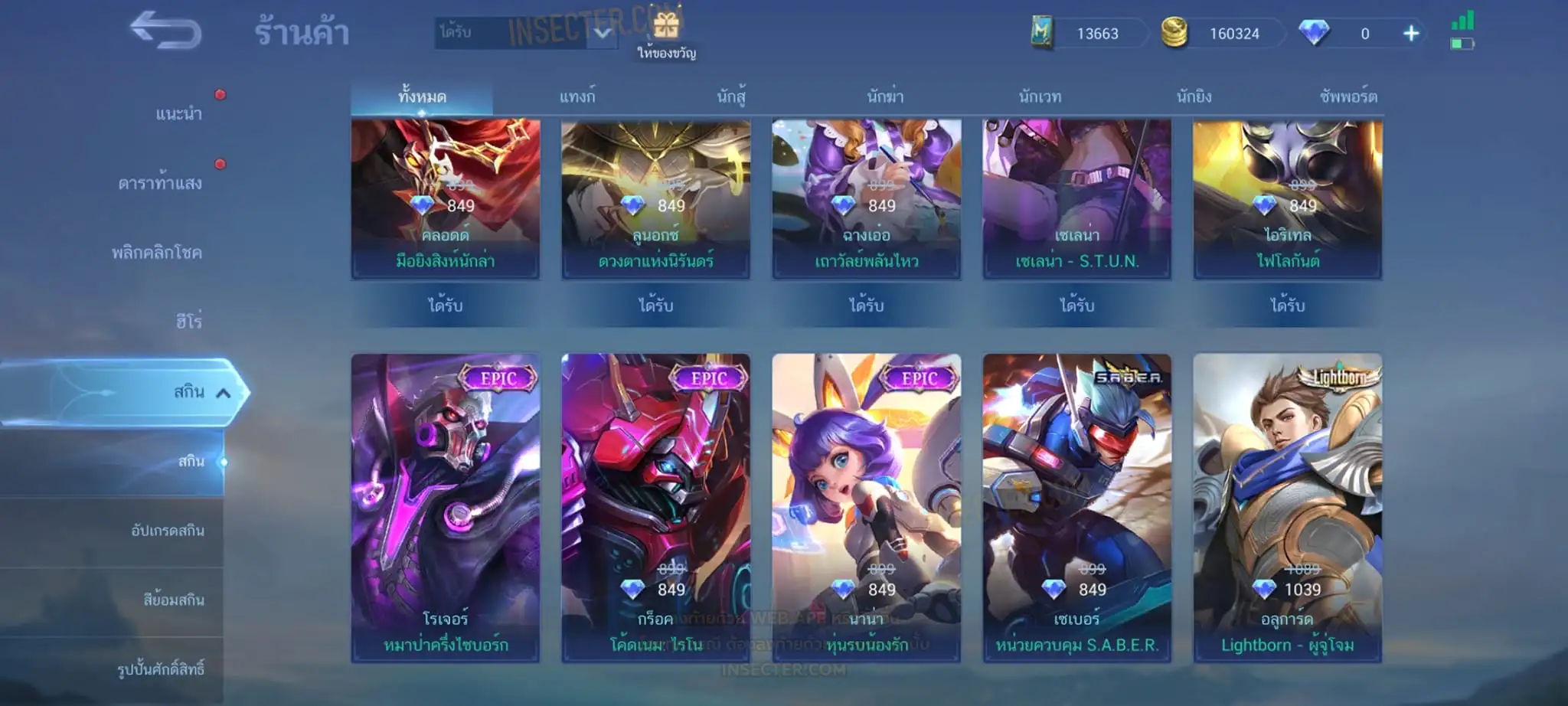1568x706 pixels.
Task: Show the นักฆ่า category
Action: point(885,97)
